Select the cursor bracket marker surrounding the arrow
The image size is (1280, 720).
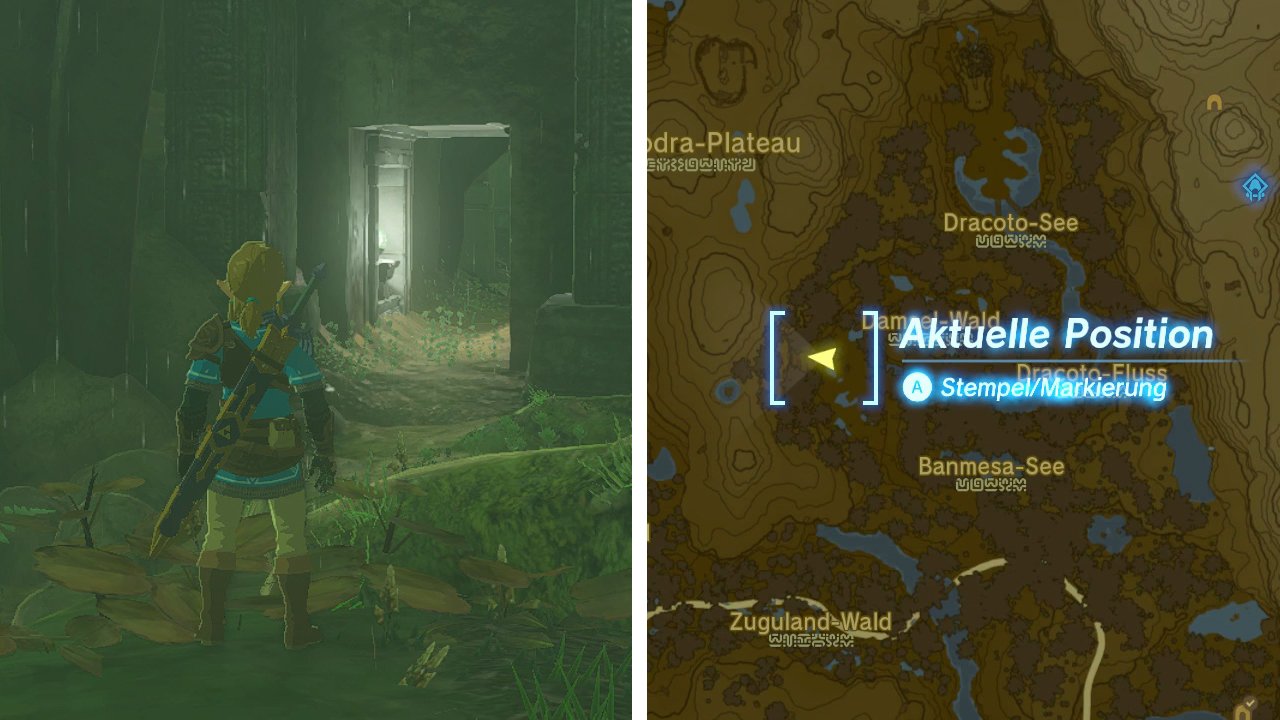(x=775, y=355)
